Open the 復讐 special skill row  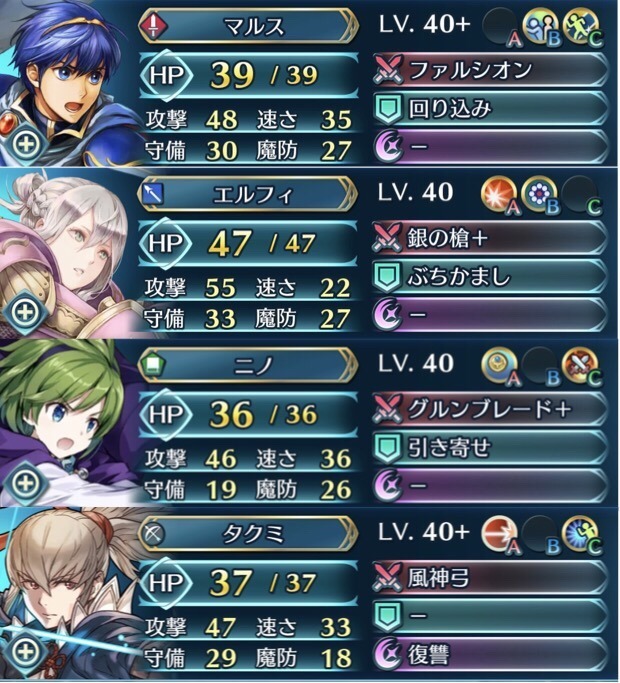[490, 656]
